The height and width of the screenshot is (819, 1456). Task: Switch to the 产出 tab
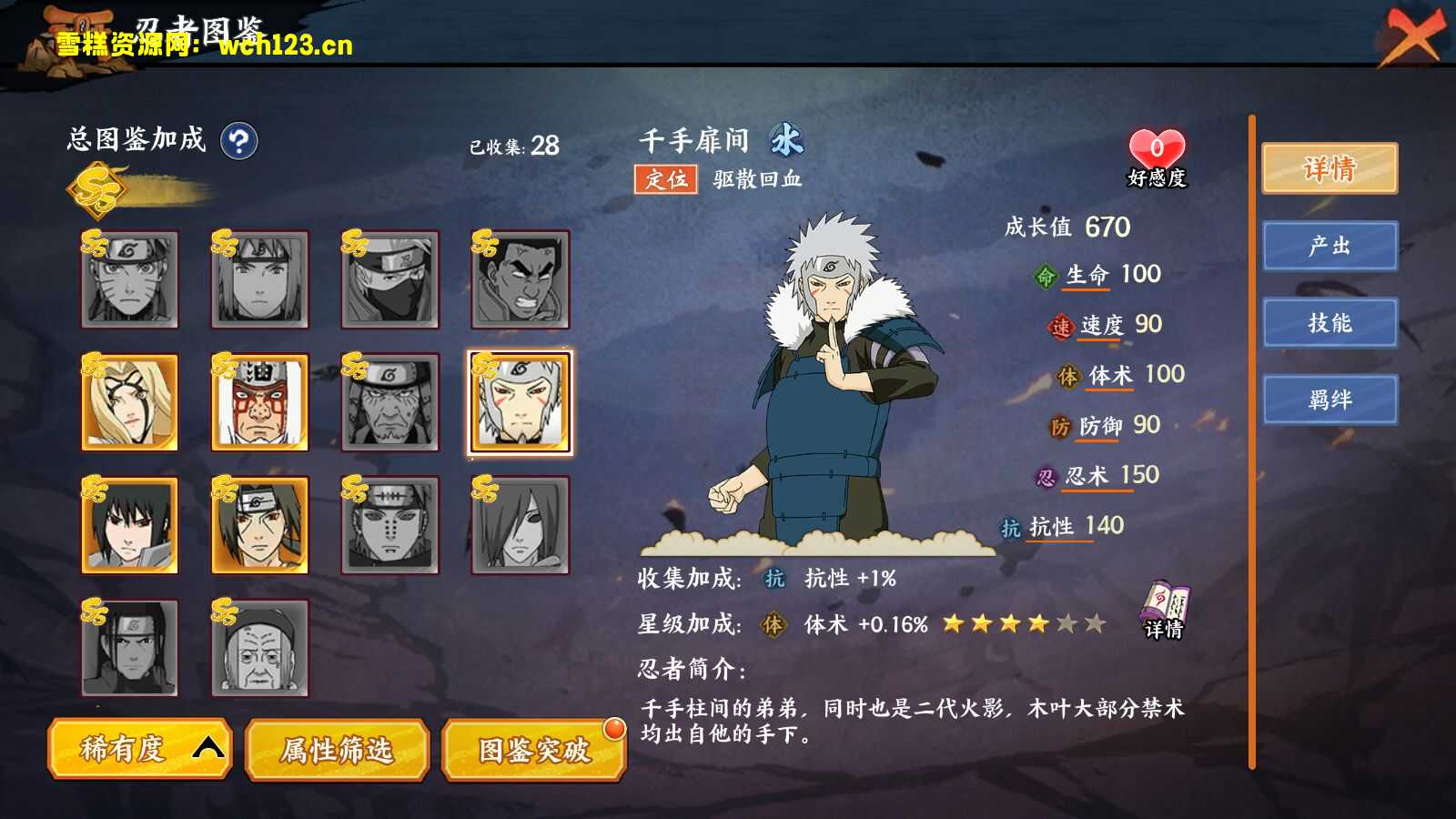pos(1330,248)
